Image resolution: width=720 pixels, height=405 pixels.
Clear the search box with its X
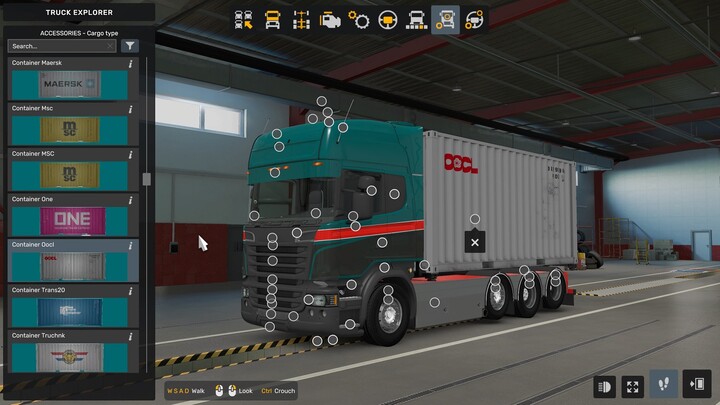click(x=109, y=46)
